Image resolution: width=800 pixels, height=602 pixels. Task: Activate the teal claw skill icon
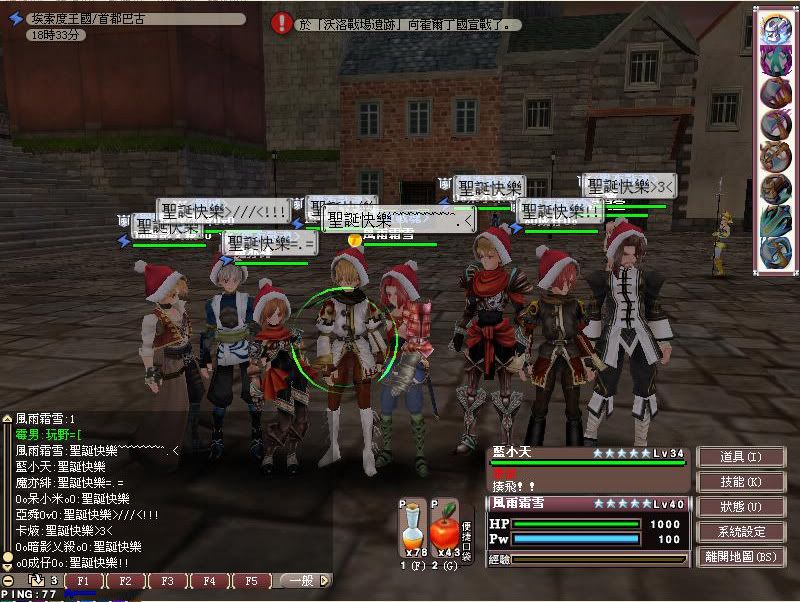tap(775, 219)
